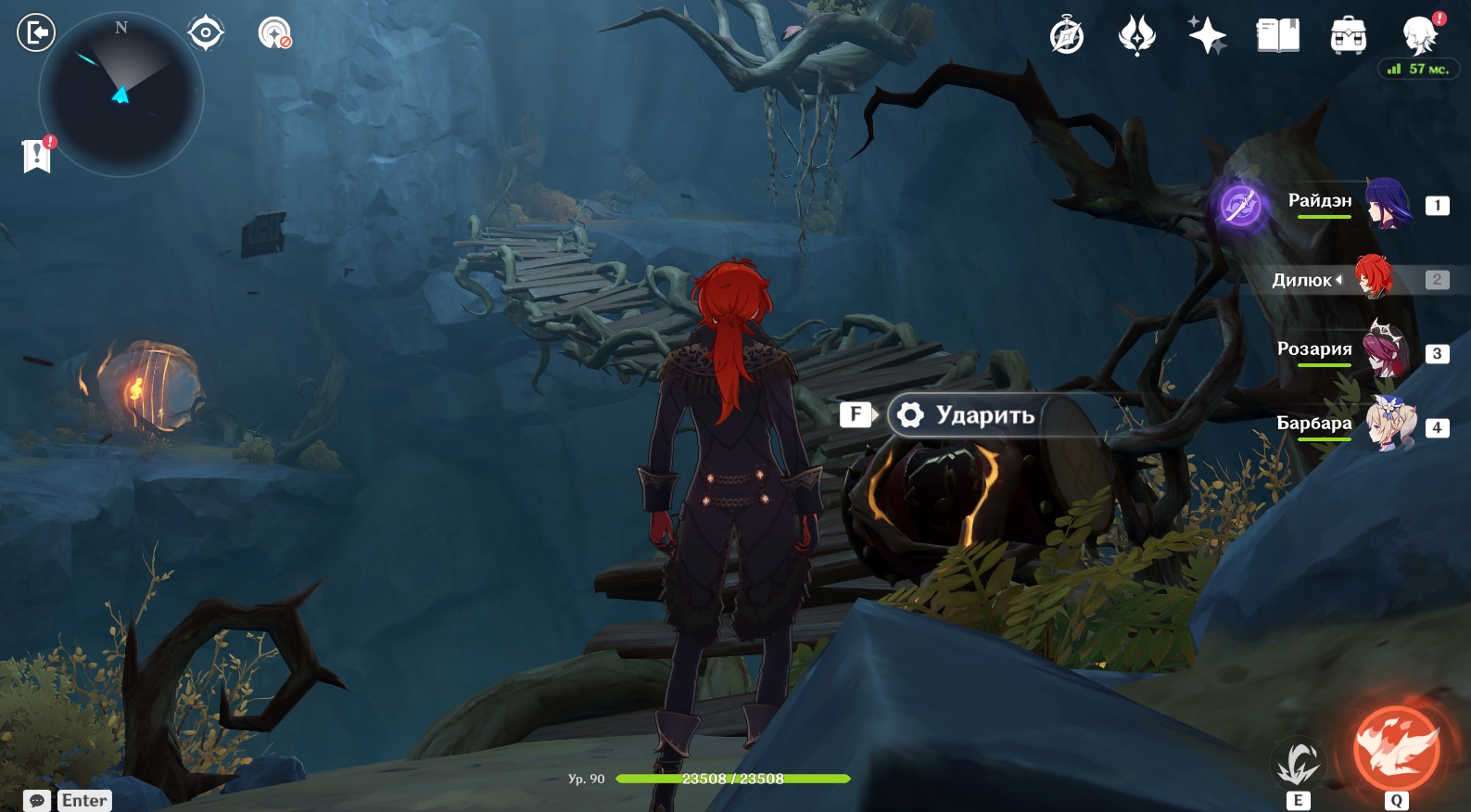
Task: Open the Paimon menu icon
Action: tap(1419, 36)
